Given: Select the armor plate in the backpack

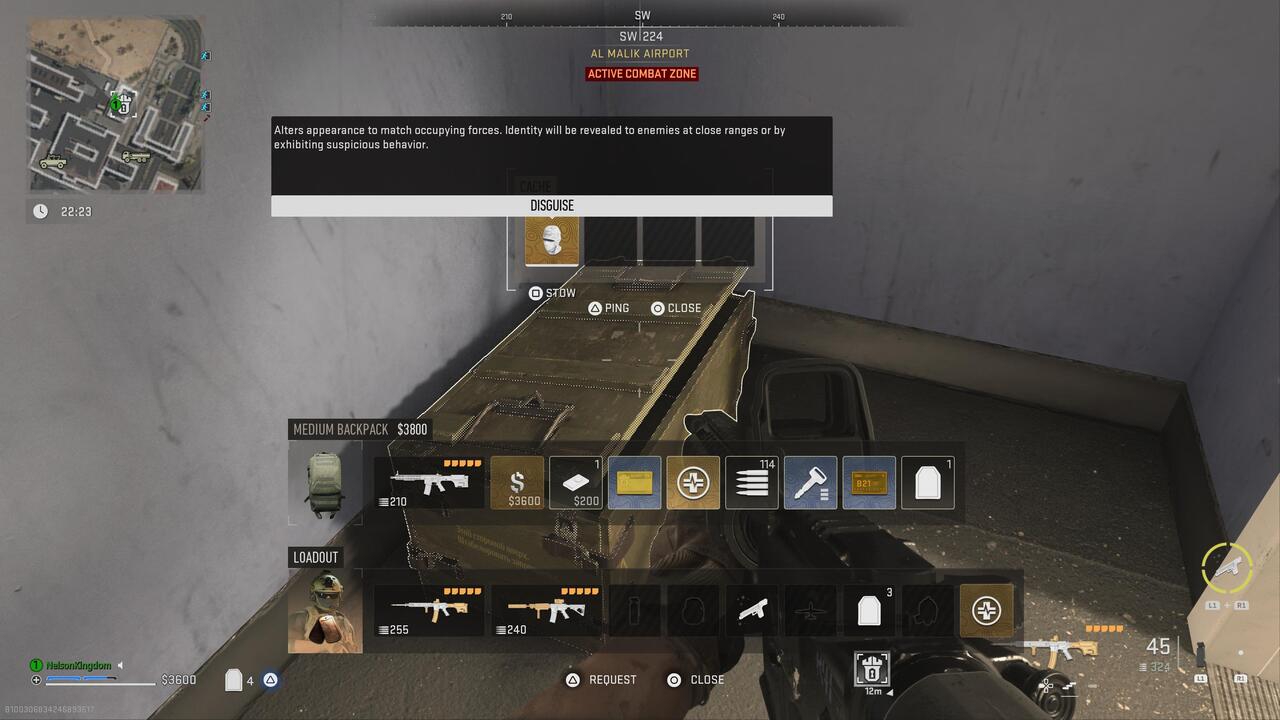Looking at the screenshot, I should (x=927, y=482).
